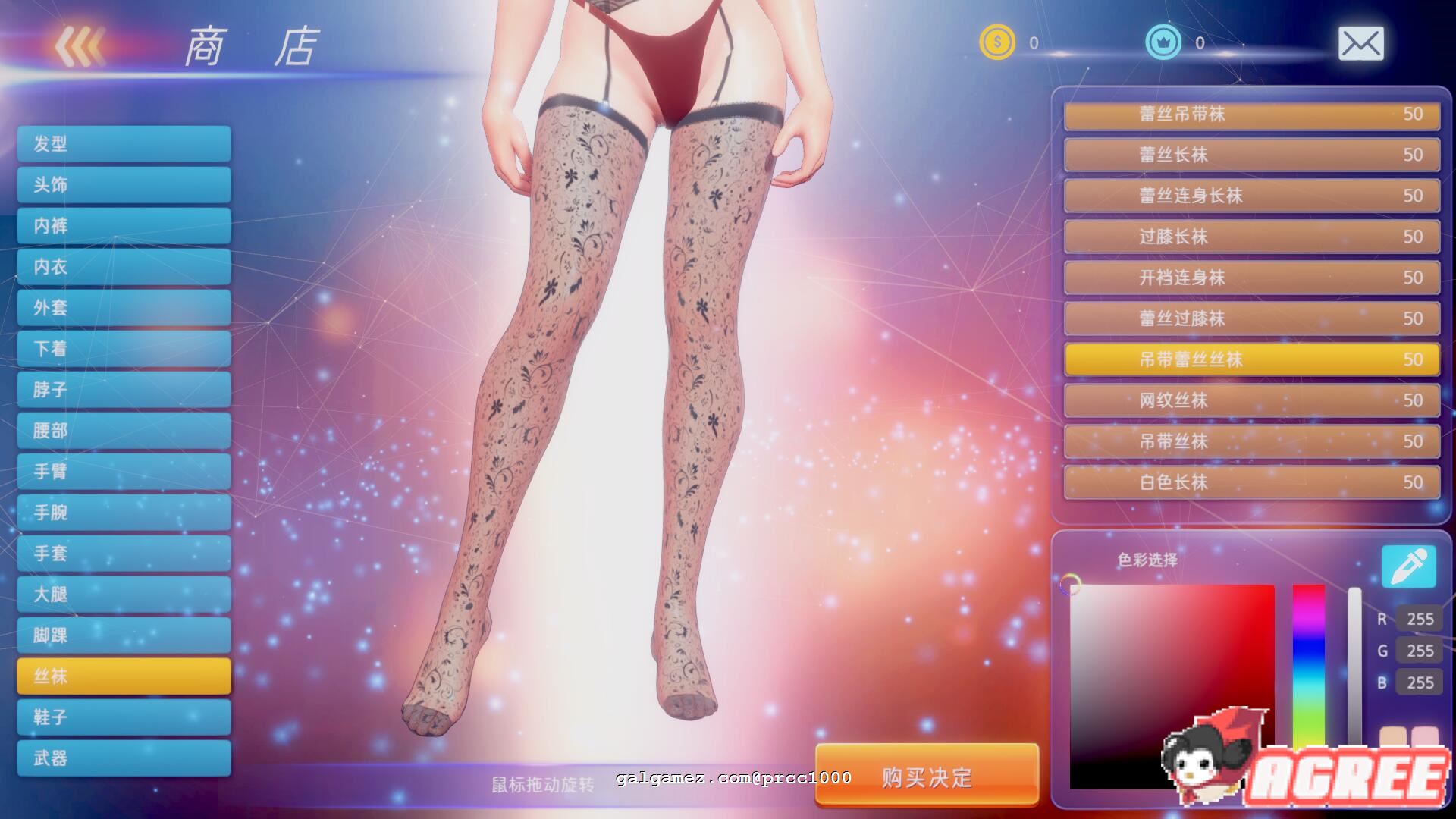Click the gold coin currency icon
Screen dimensions: 1456x819
pos(997,42)
